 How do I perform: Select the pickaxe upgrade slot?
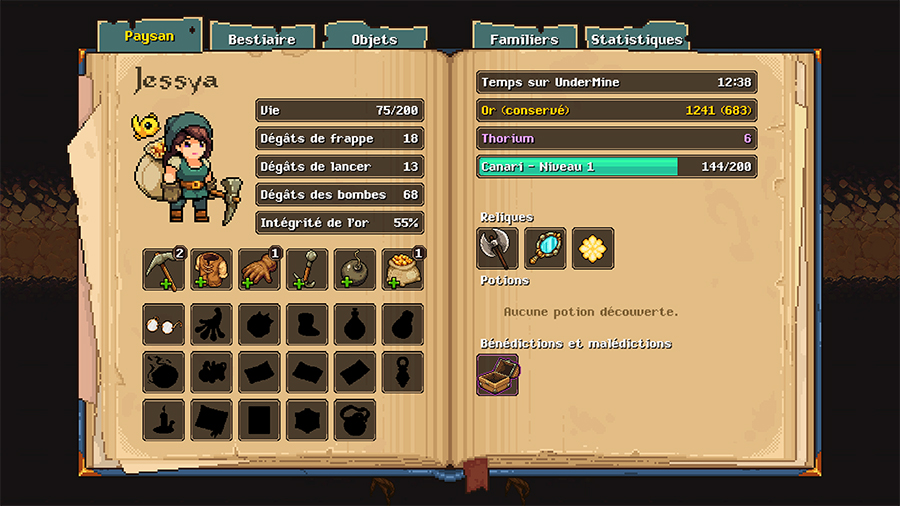point(163,270)
